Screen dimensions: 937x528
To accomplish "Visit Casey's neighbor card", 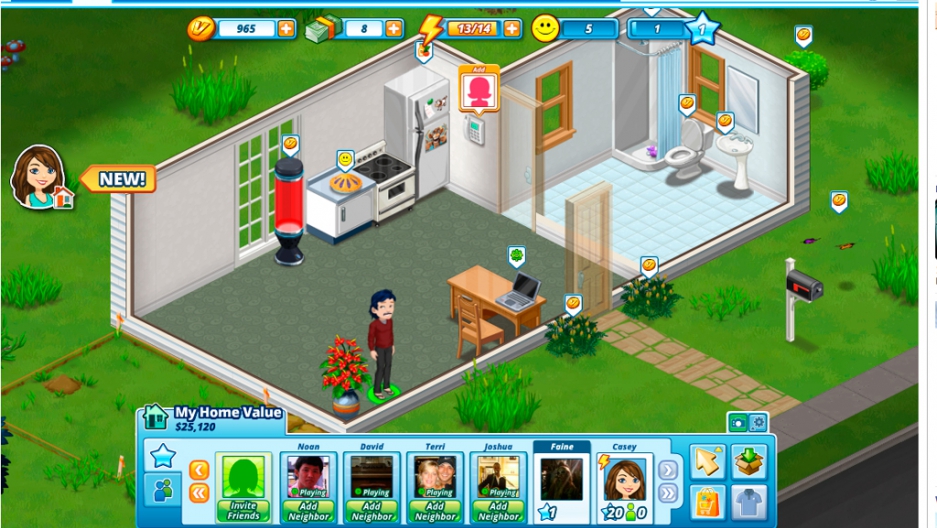I will pyautogui.click(x=625, y=480).
